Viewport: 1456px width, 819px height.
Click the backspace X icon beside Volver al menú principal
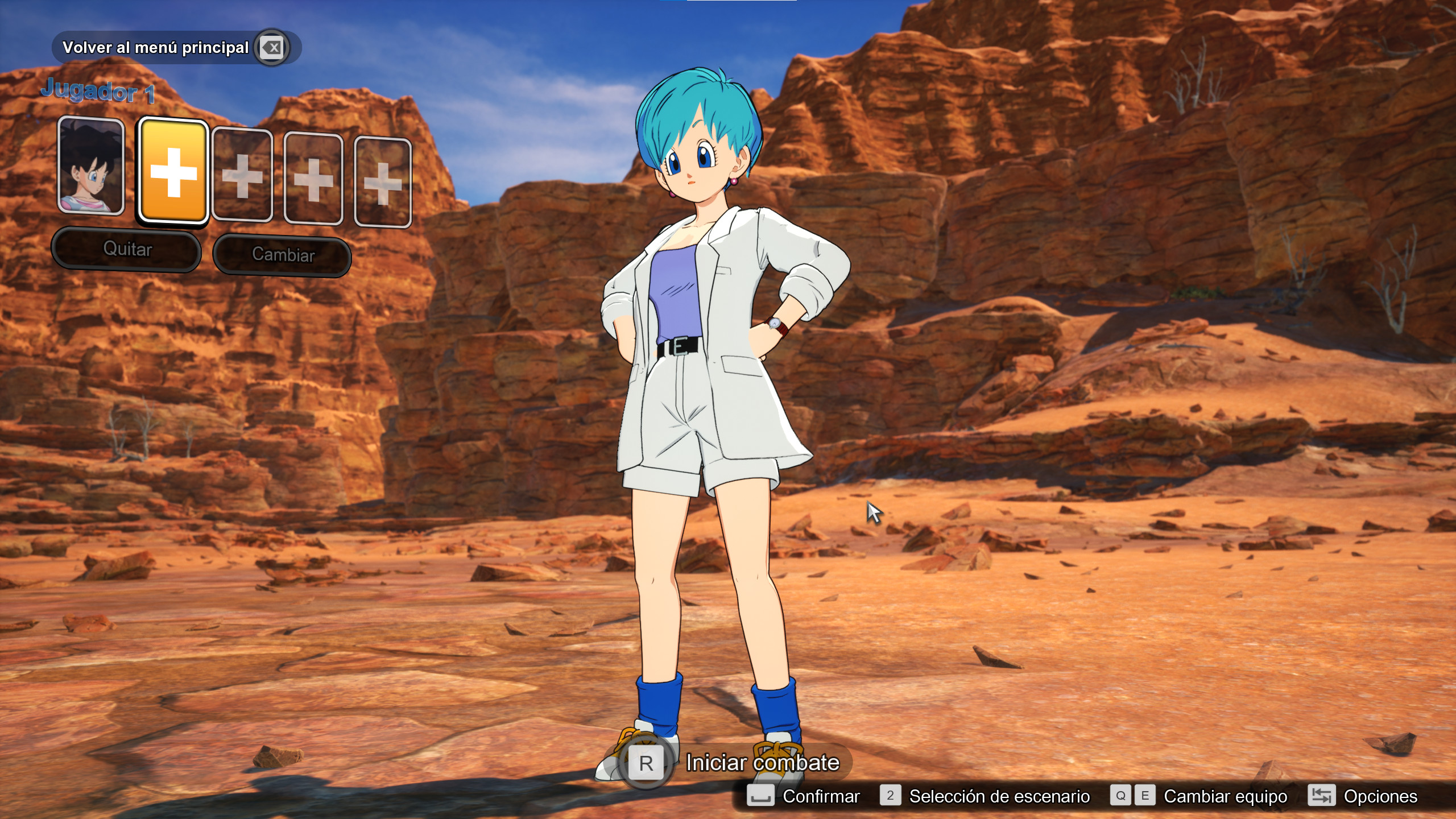[x=273, y=48]
